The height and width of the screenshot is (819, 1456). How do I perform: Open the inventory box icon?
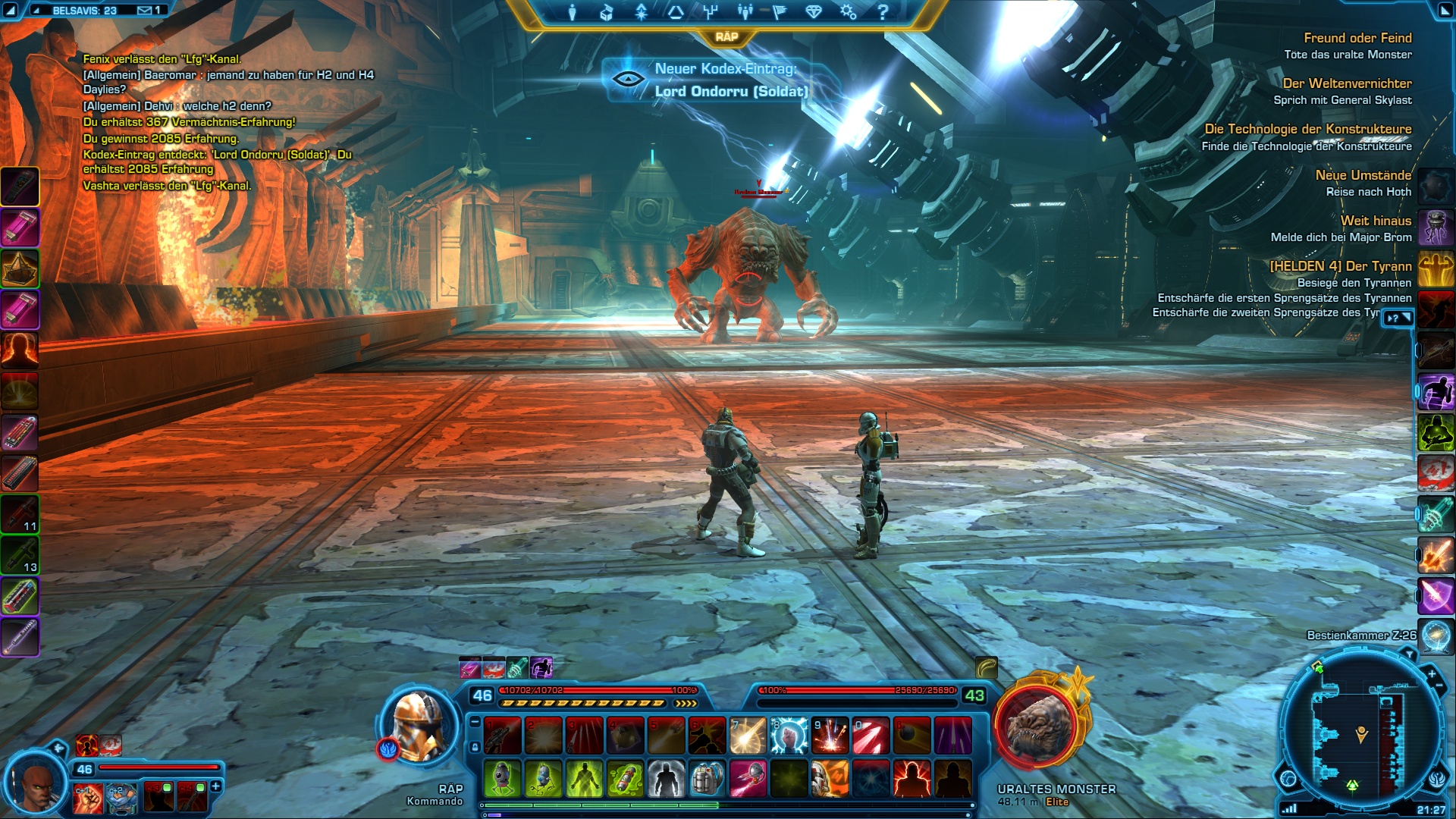(x=607, y=12)
